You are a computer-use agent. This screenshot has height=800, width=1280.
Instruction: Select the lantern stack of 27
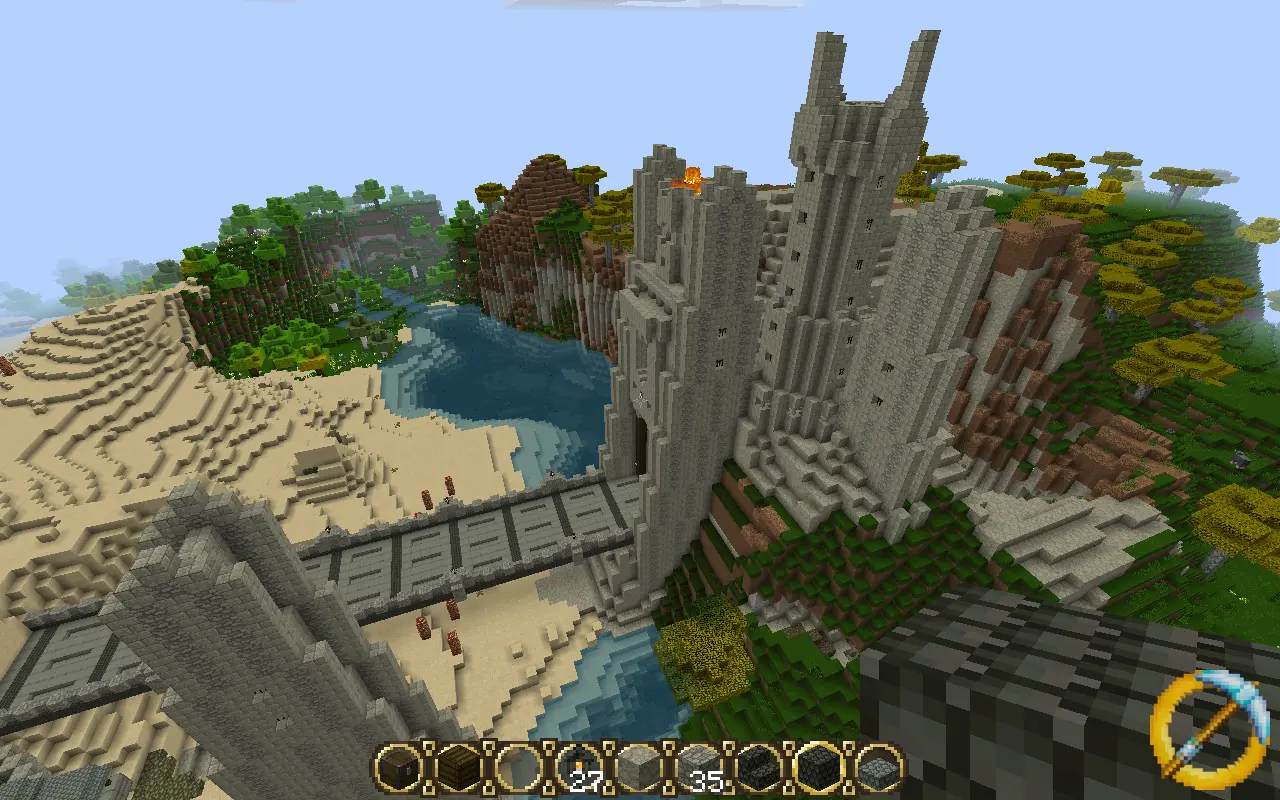point(579,768)
